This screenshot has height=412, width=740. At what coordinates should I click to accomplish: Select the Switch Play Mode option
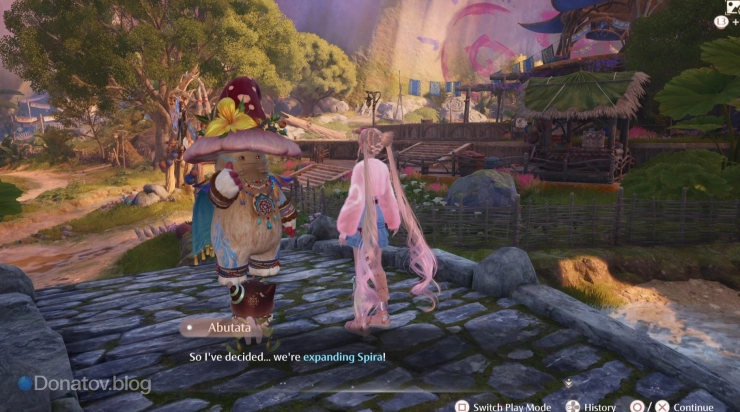[x=503, y=406]
